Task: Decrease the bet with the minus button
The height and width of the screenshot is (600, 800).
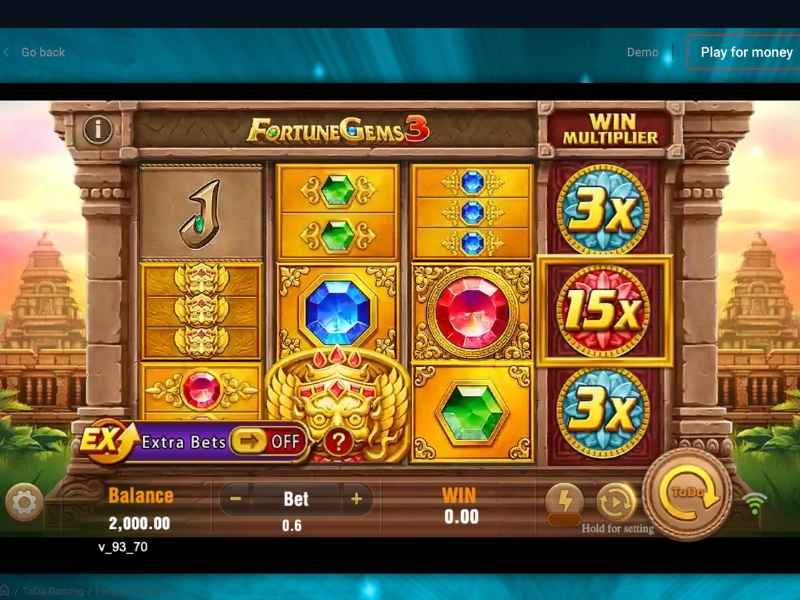Action: tap(235, 498)
